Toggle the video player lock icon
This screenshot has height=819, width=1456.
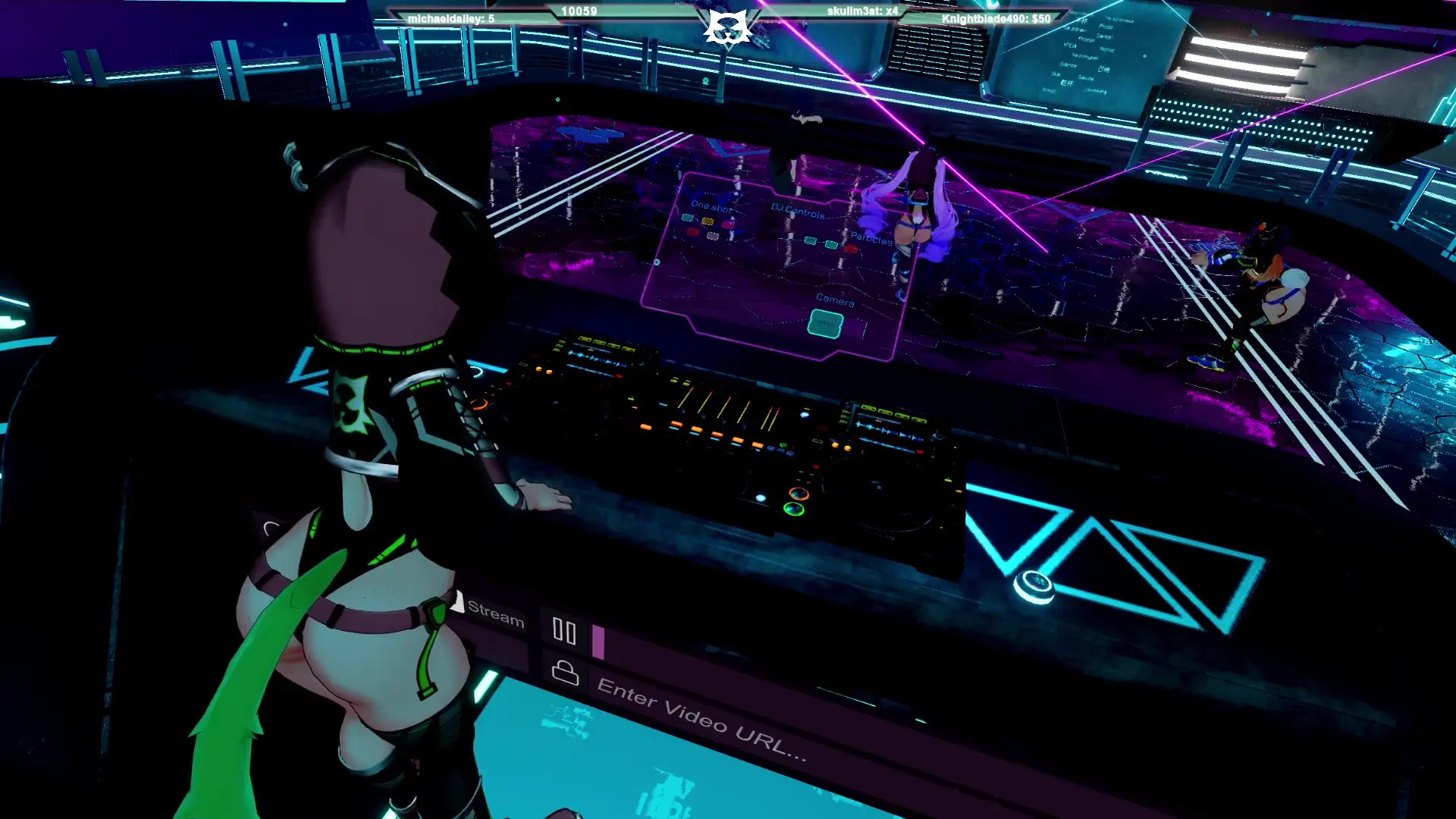point(565,673)
